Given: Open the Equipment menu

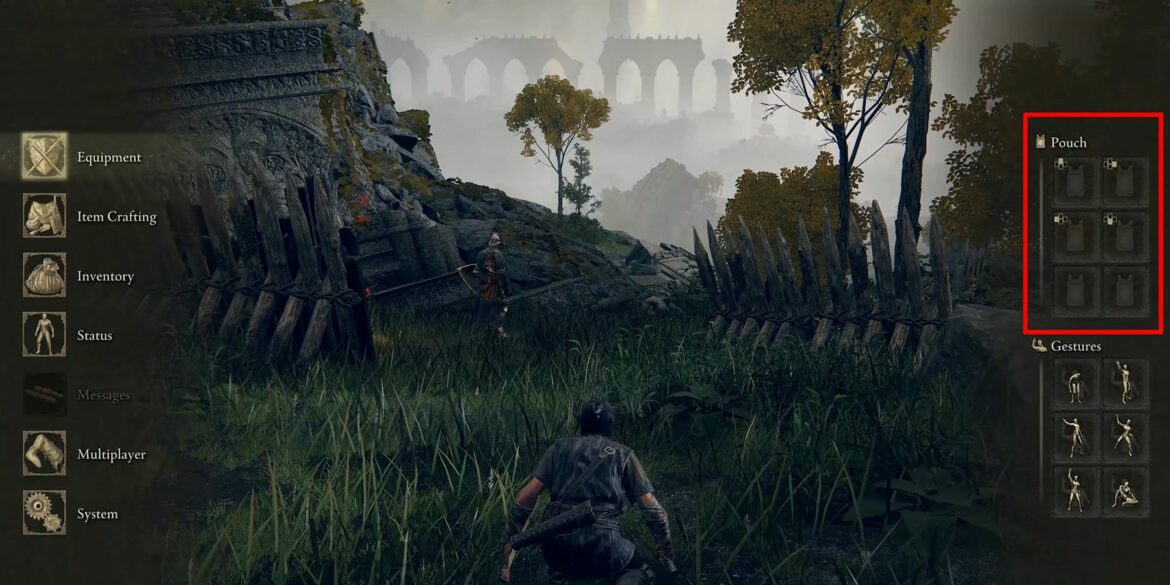Looking at the screenshot, I should pyautogui.click(x=109, y=157).
